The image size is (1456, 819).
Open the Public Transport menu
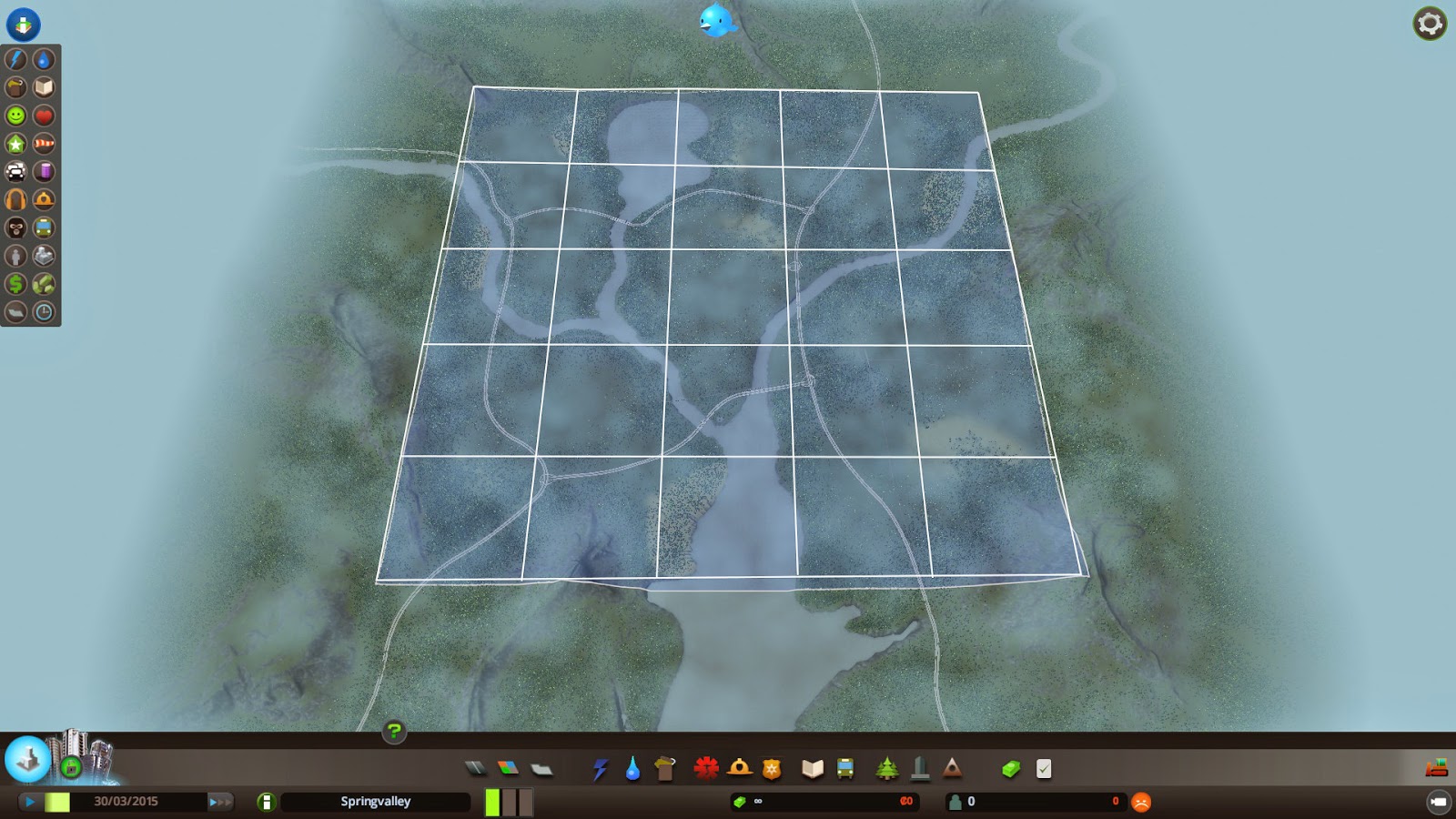pos(844,767)
